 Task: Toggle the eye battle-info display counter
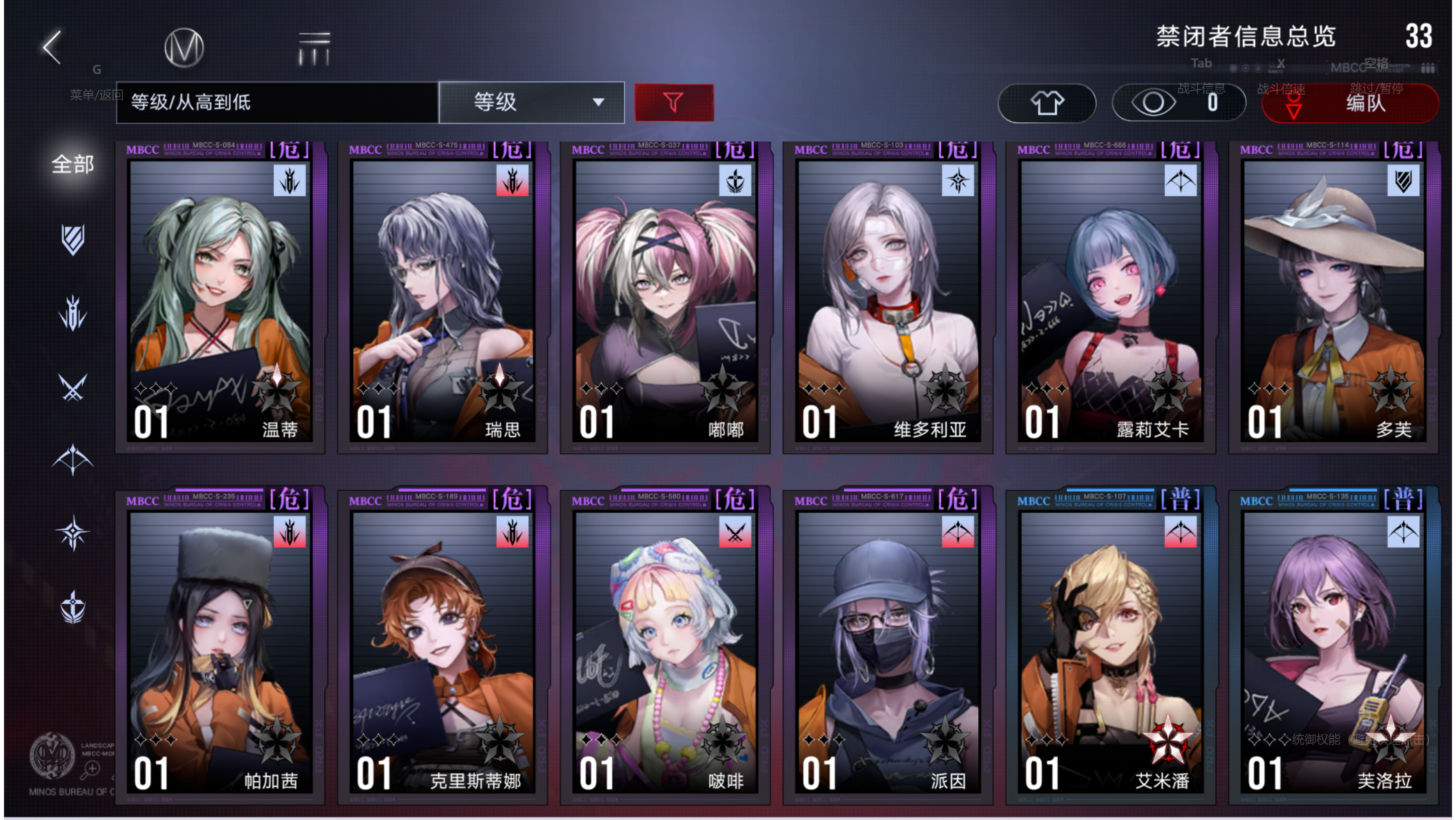coord(1179,102)
